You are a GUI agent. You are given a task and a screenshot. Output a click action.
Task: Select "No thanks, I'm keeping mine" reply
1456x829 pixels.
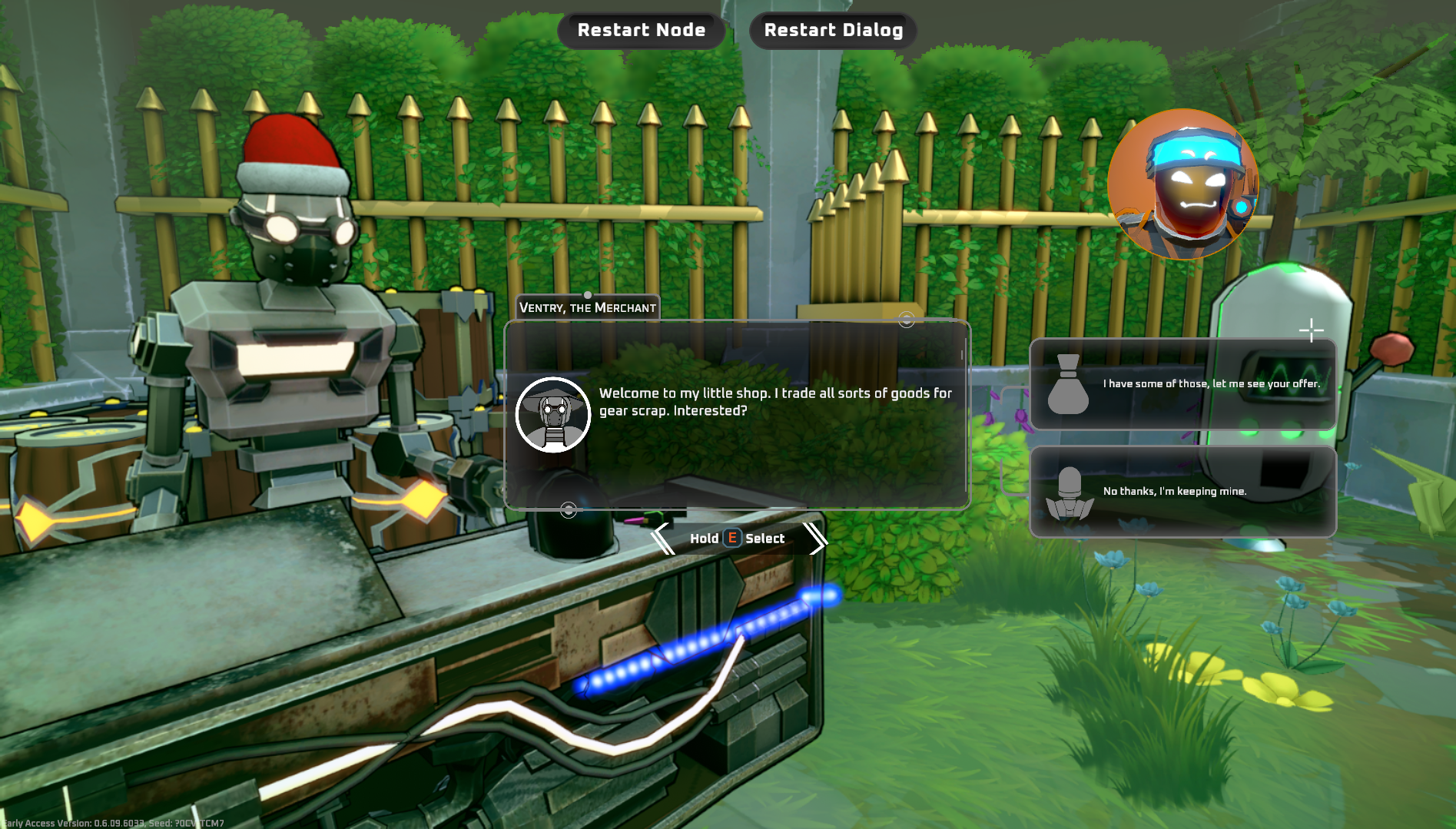pyautogui.click(x=1182, y=492)
